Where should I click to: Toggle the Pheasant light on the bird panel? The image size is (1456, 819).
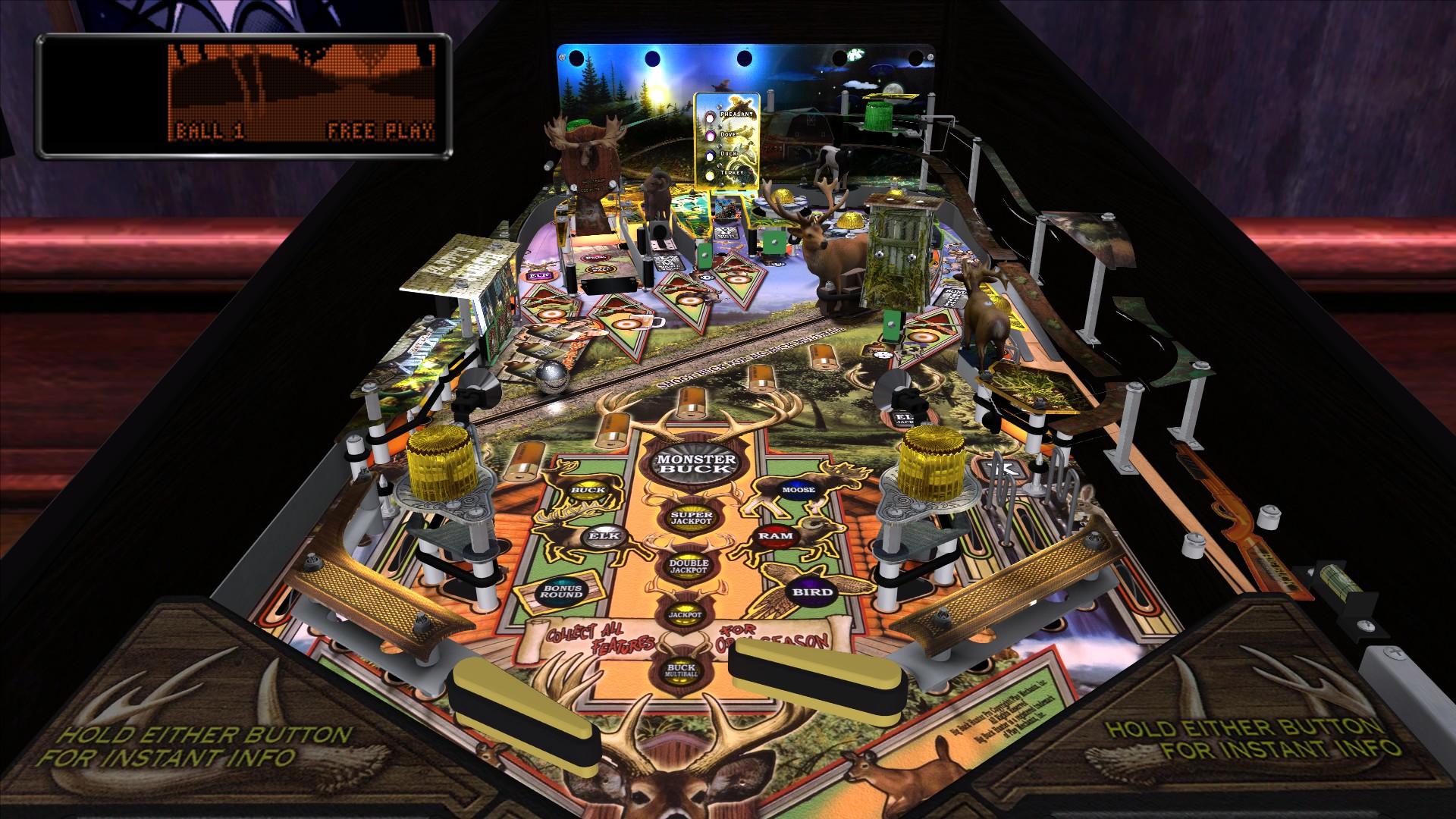tap(710, 118)
